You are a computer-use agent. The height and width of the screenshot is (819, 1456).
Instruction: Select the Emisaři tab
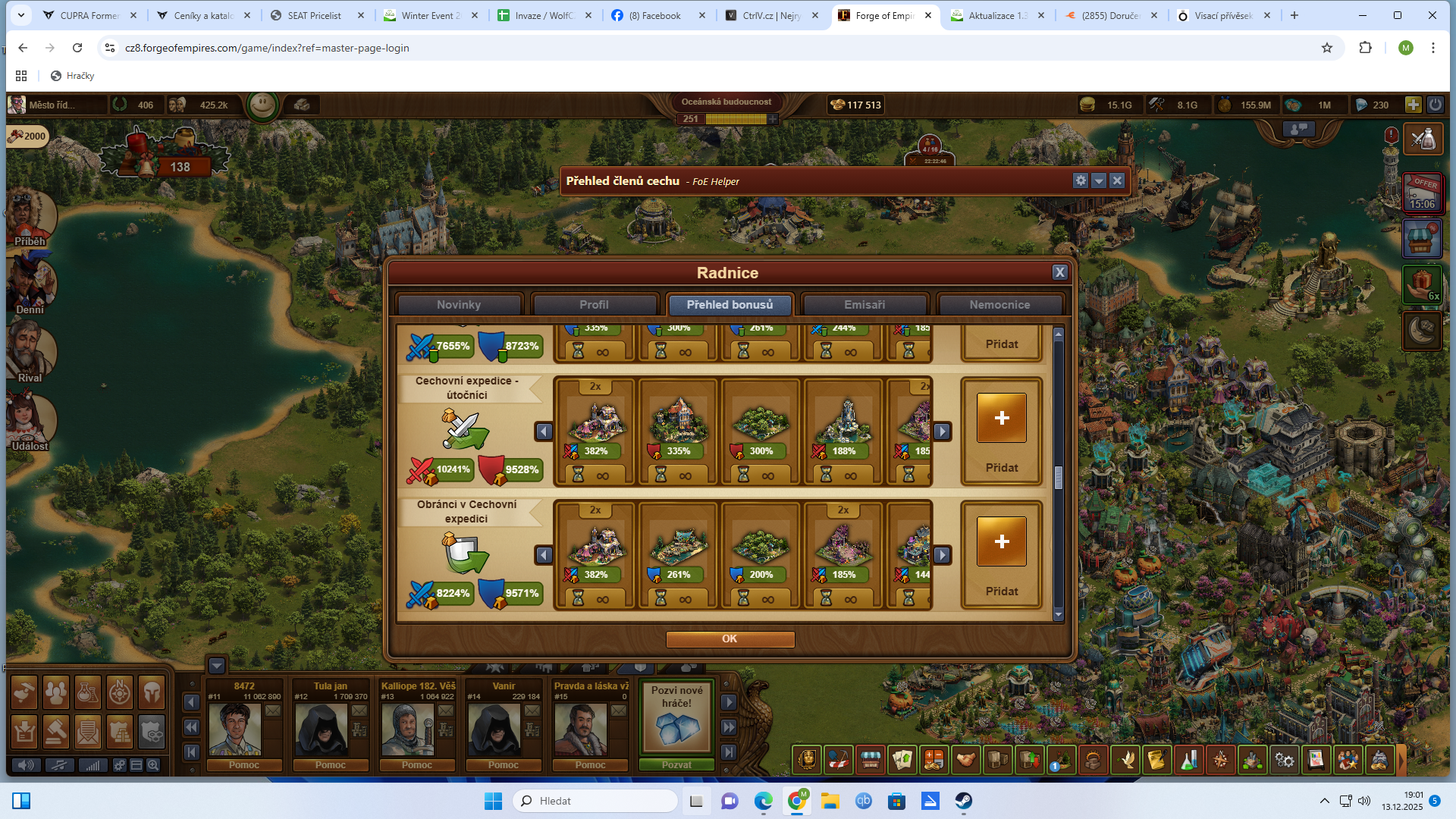click(x=864, y=305)
